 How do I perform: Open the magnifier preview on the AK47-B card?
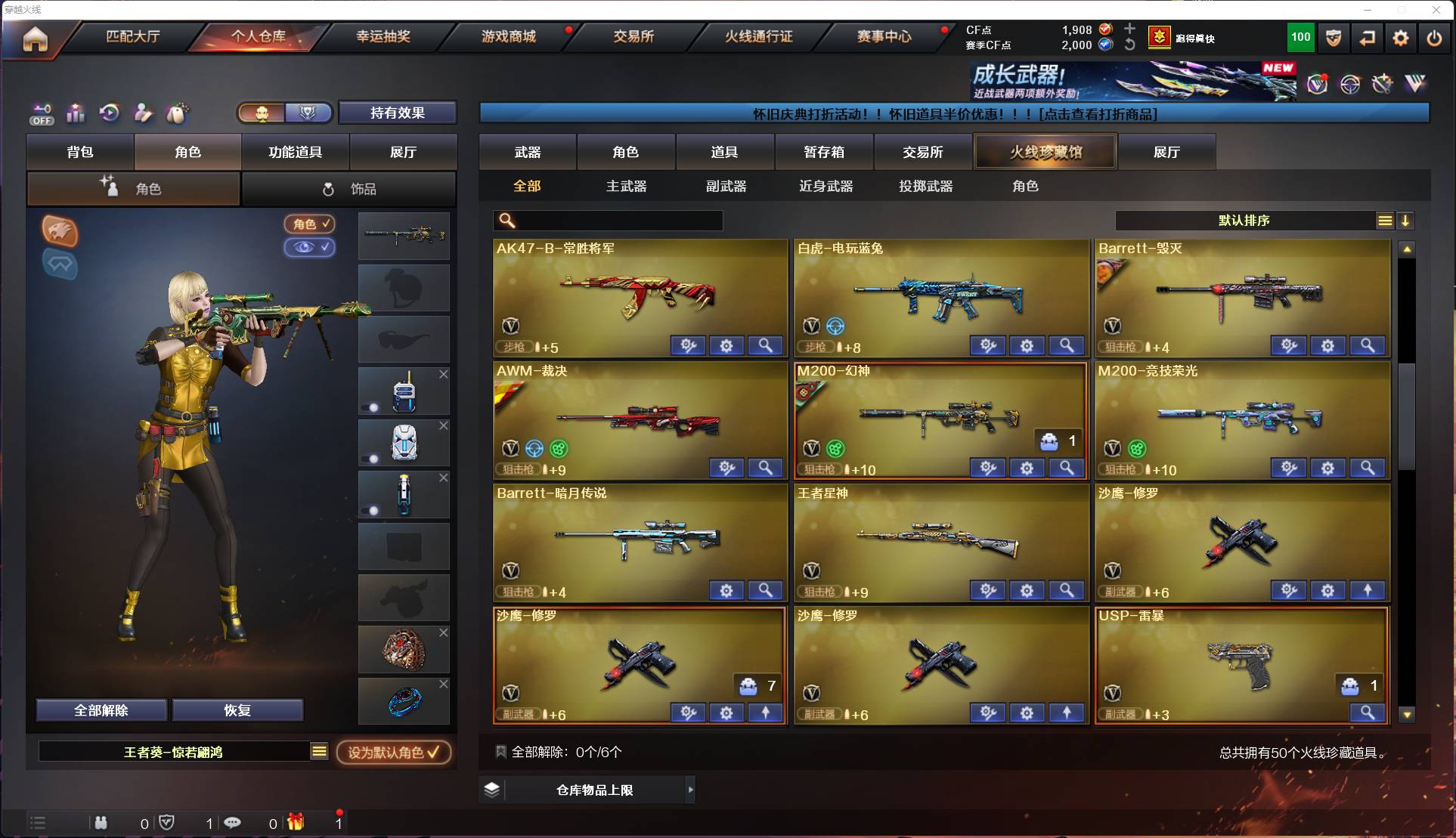coord(765,345)
